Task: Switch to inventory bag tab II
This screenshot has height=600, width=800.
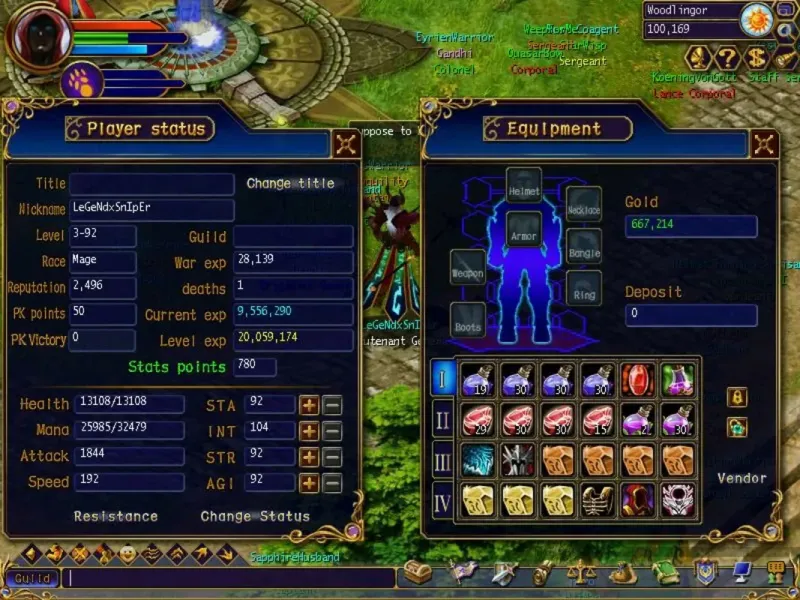Action: click(x=443, y=419)
